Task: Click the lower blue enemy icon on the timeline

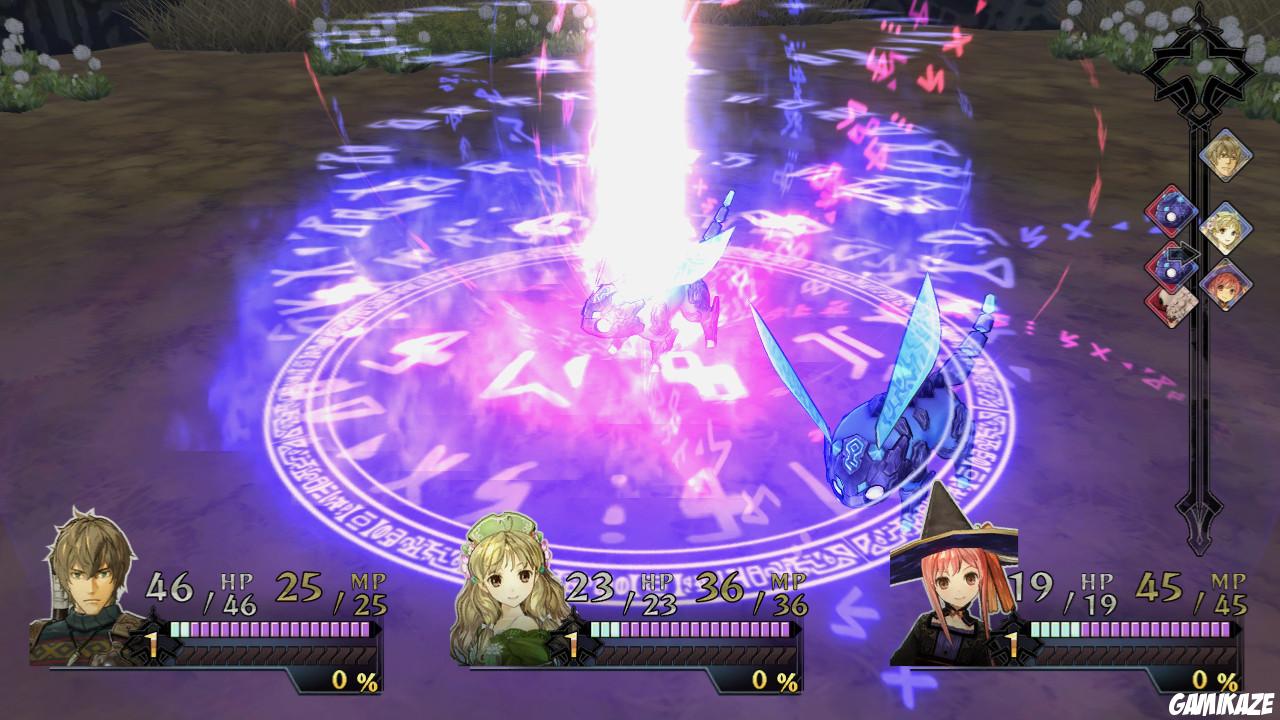Action: coord(1171,272)
